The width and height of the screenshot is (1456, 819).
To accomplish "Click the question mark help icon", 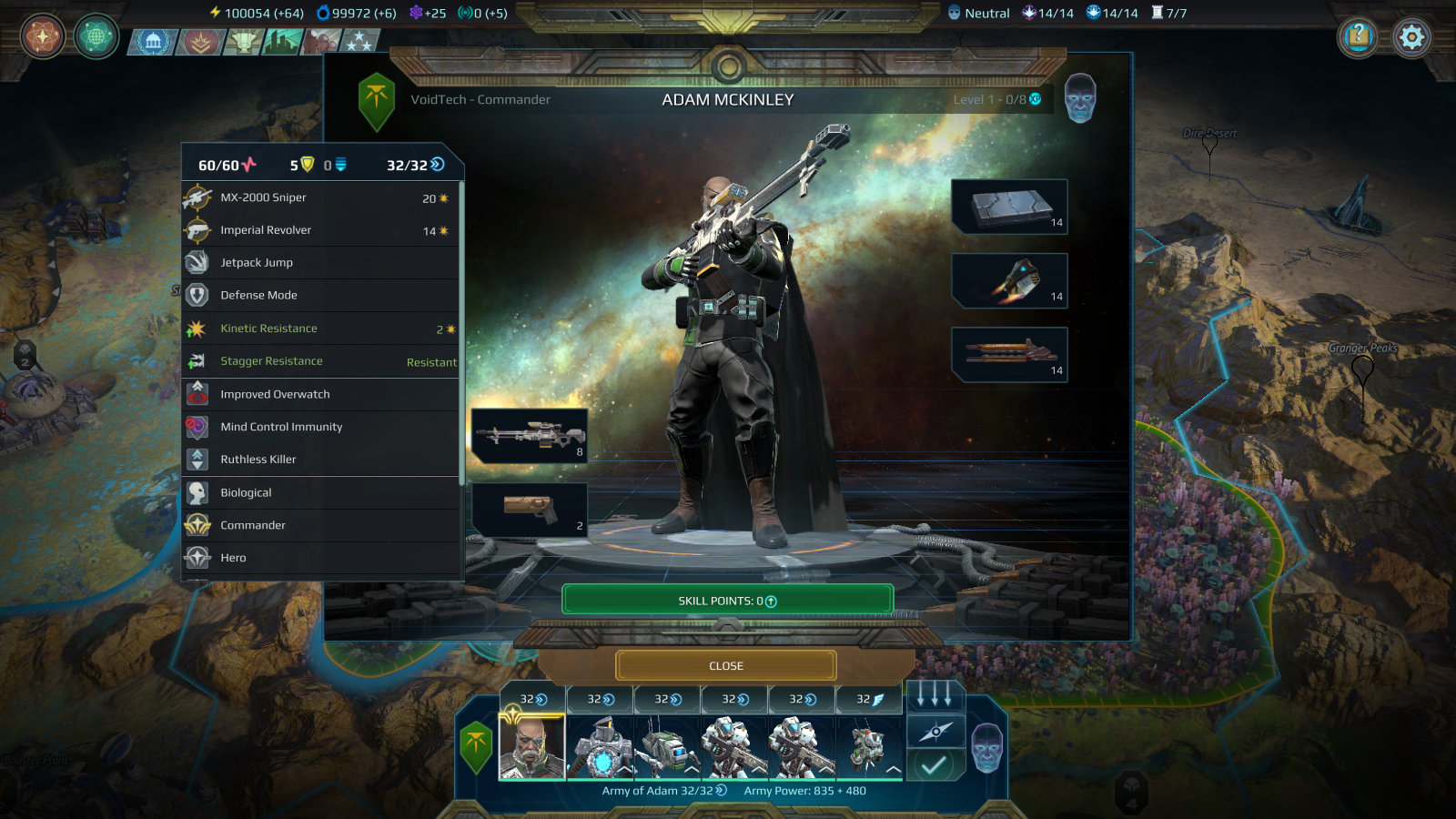I will click(x=1359, y=37).
